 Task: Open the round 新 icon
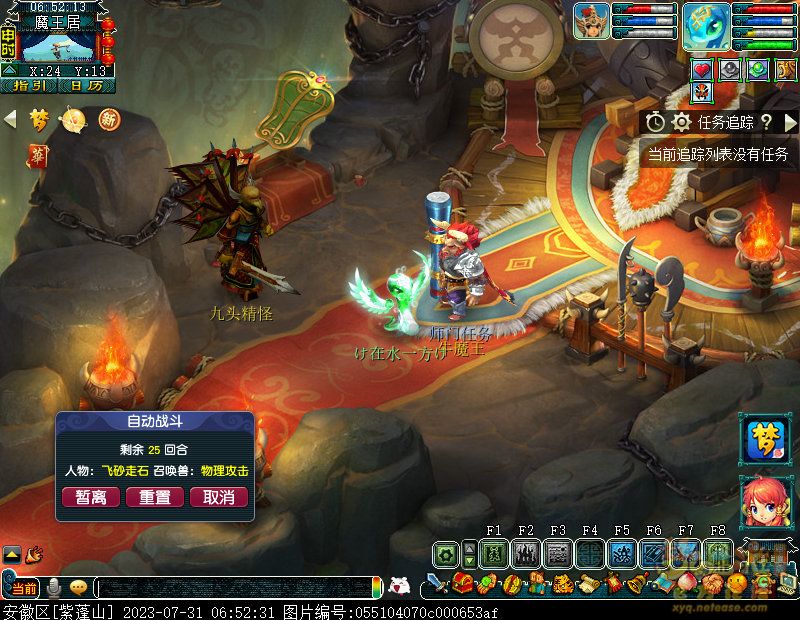[x=108, y=120]
